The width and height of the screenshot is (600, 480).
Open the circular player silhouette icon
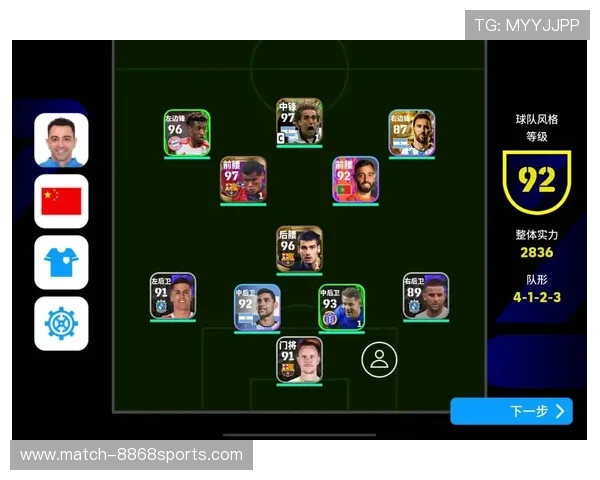click(x=379, y=360)
